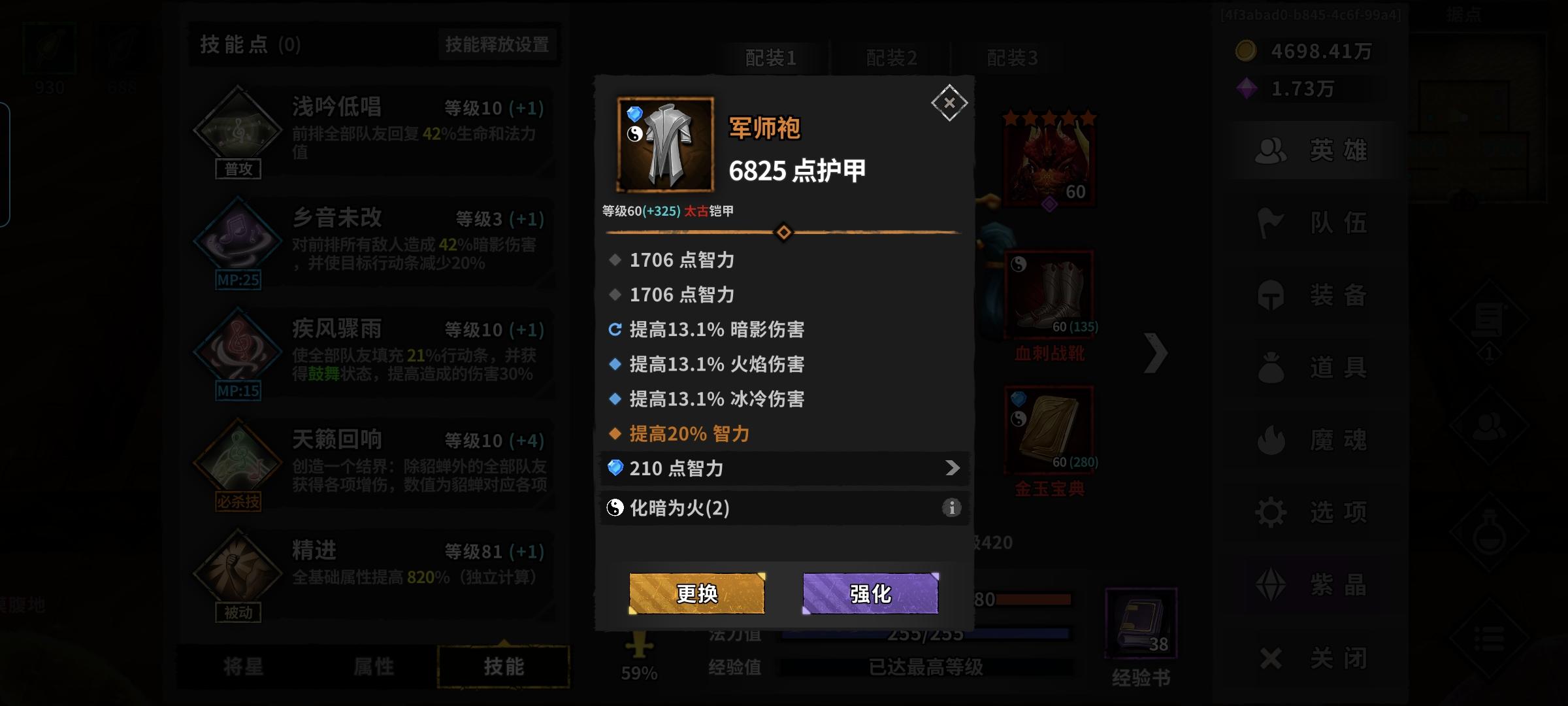Open 技能释放设置 settings

pos(497,44)
